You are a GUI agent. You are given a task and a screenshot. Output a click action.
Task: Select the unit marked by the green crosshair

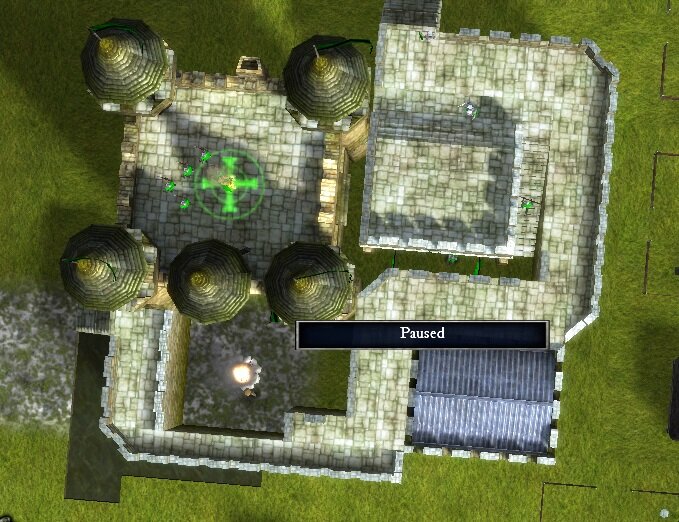[x=229, y=183]
